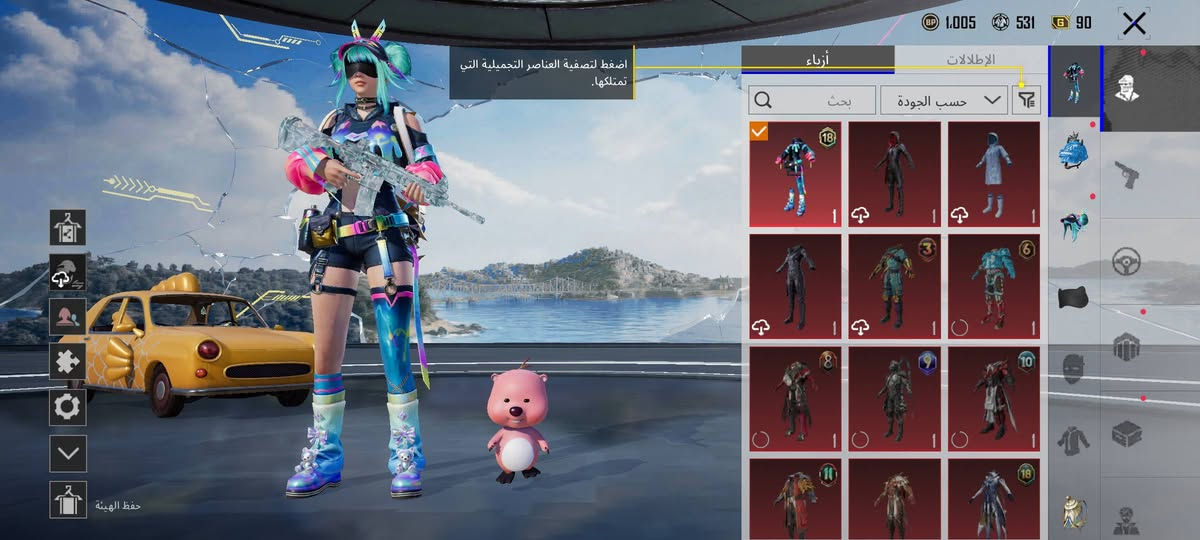Choose the light blue raincoat outfit
This screenshot has width=1200, height=540.
tap(994, 175)
